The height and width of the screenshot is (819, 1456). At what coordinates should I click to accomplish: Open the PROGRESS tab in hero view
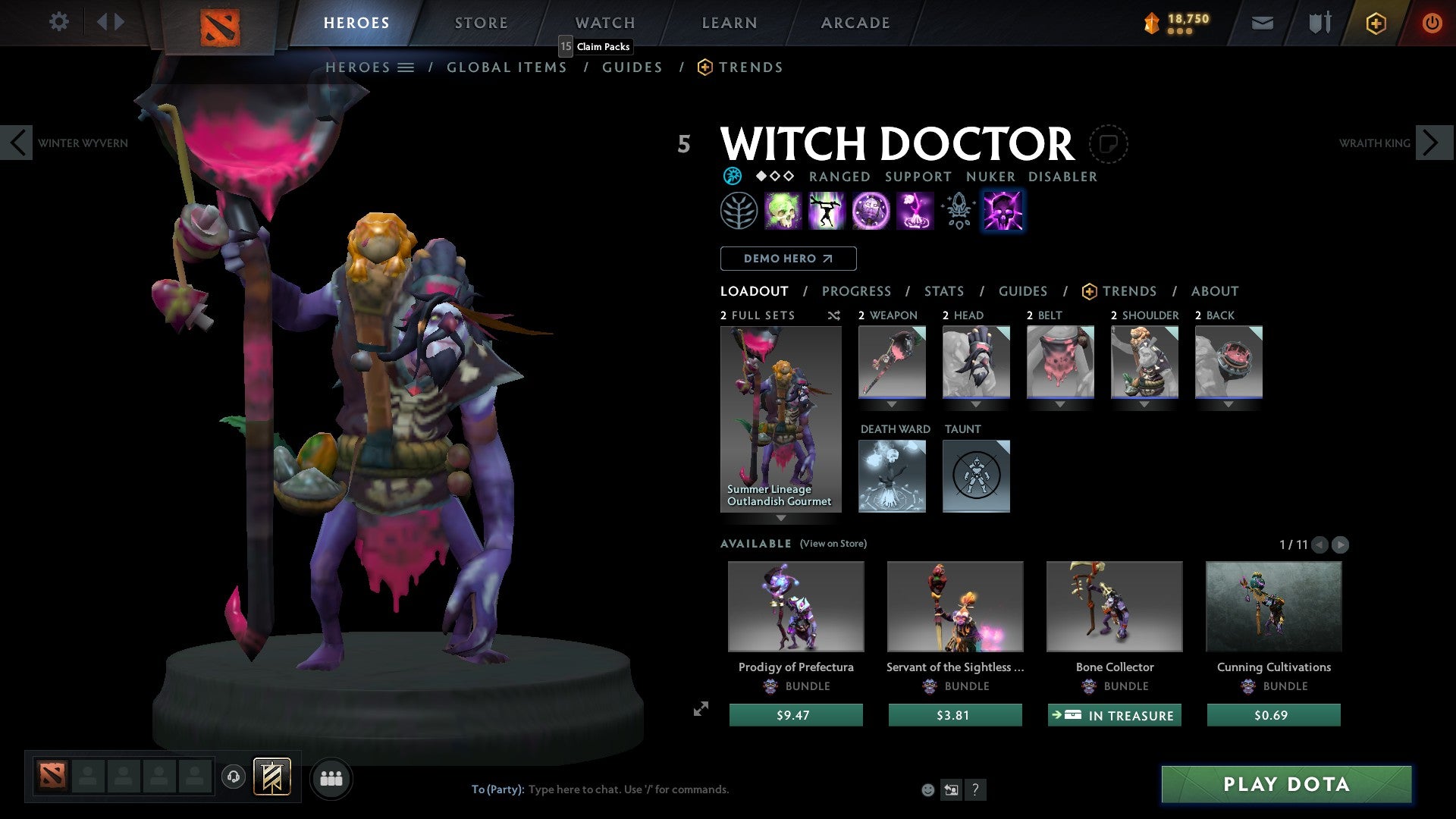[857, 291]
